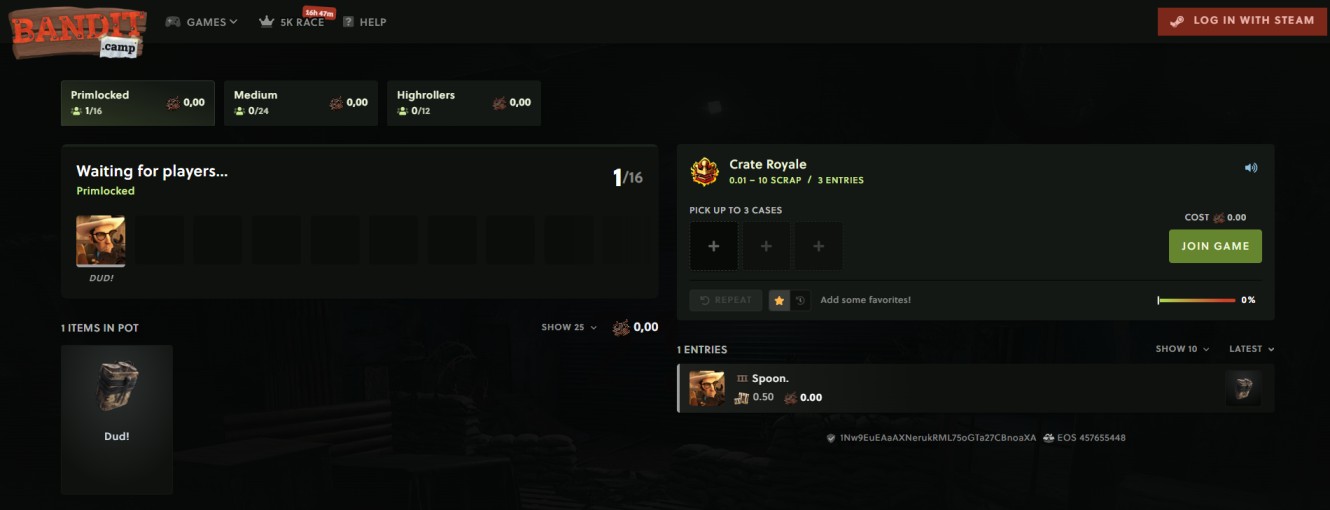Screen dimensions: 1330x510
Task: Switch to the Highrollers room tab
Action: [x=464, y=103]
